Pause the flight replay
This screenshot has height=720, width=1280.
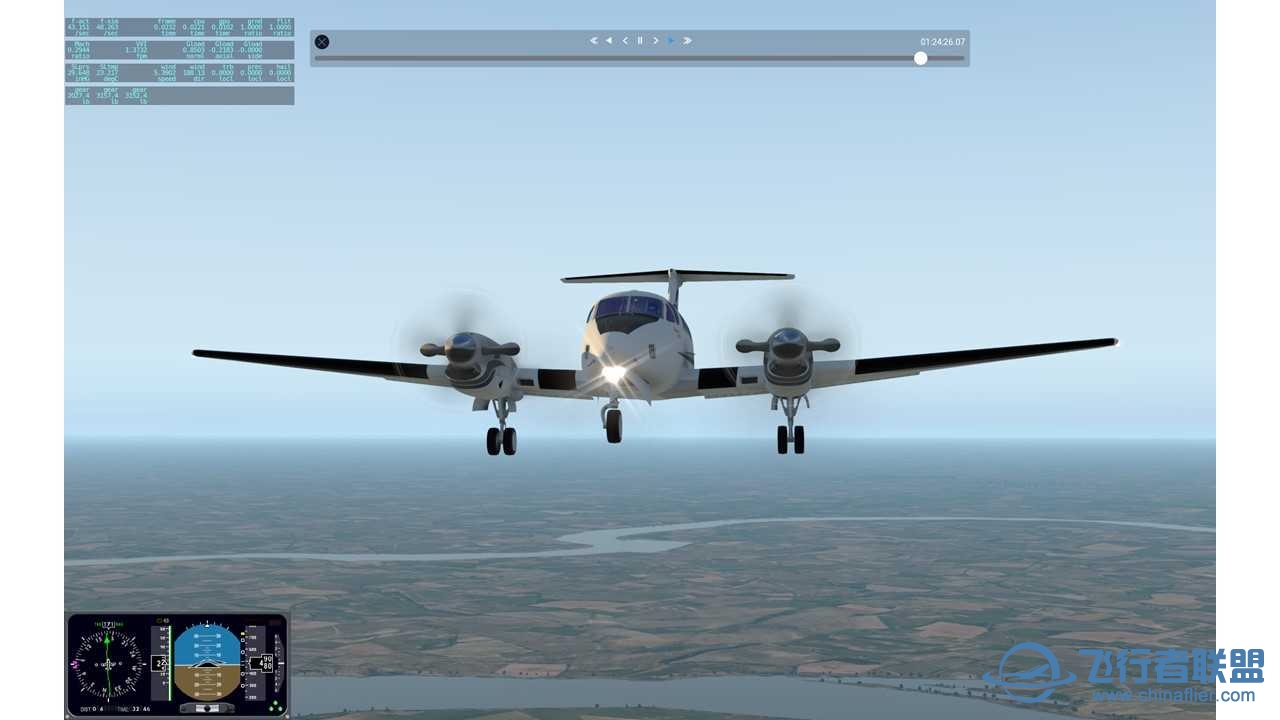coord(640,41)
